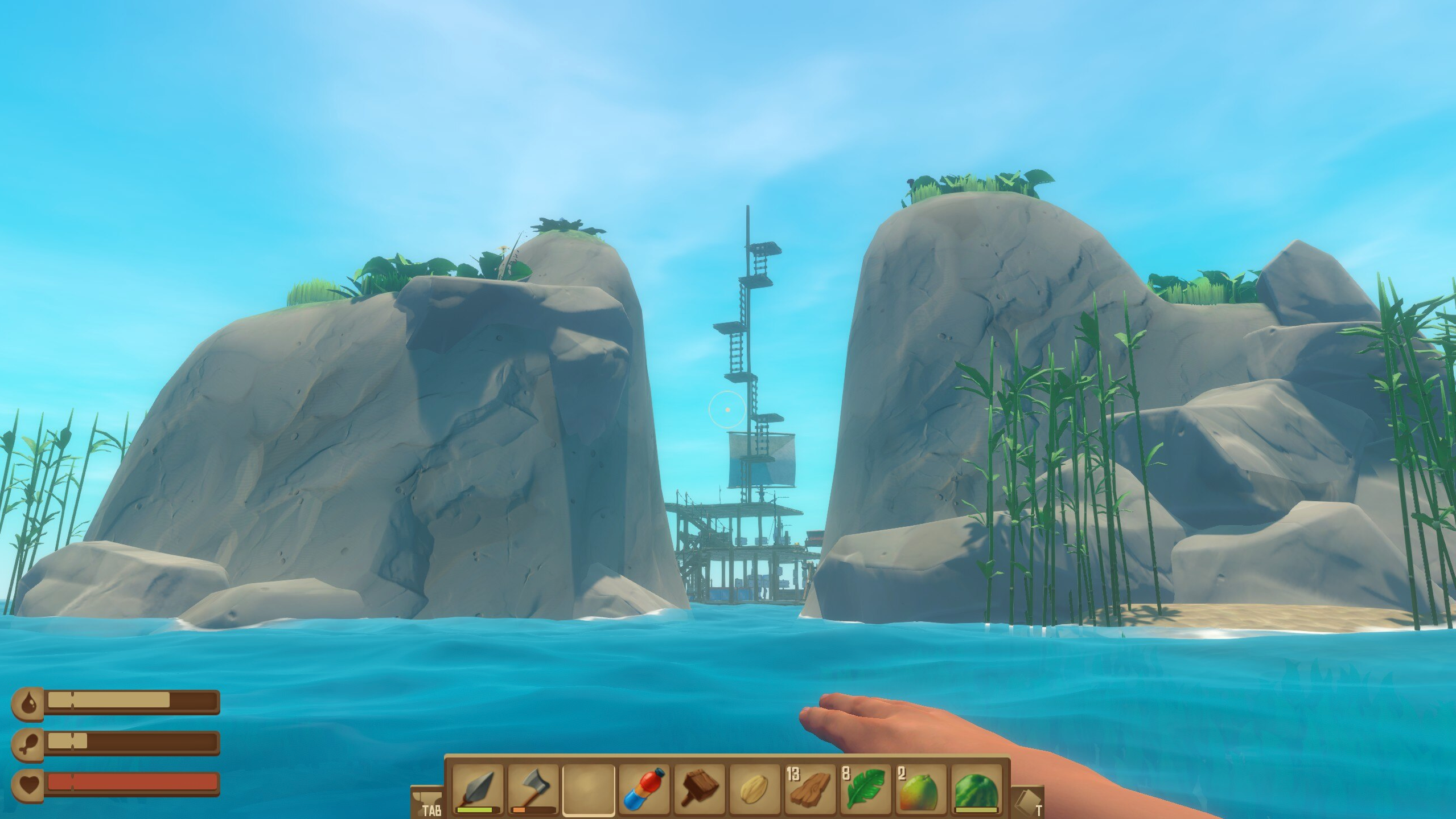Pick the potato hotbar slot

(x=754, y=789)
